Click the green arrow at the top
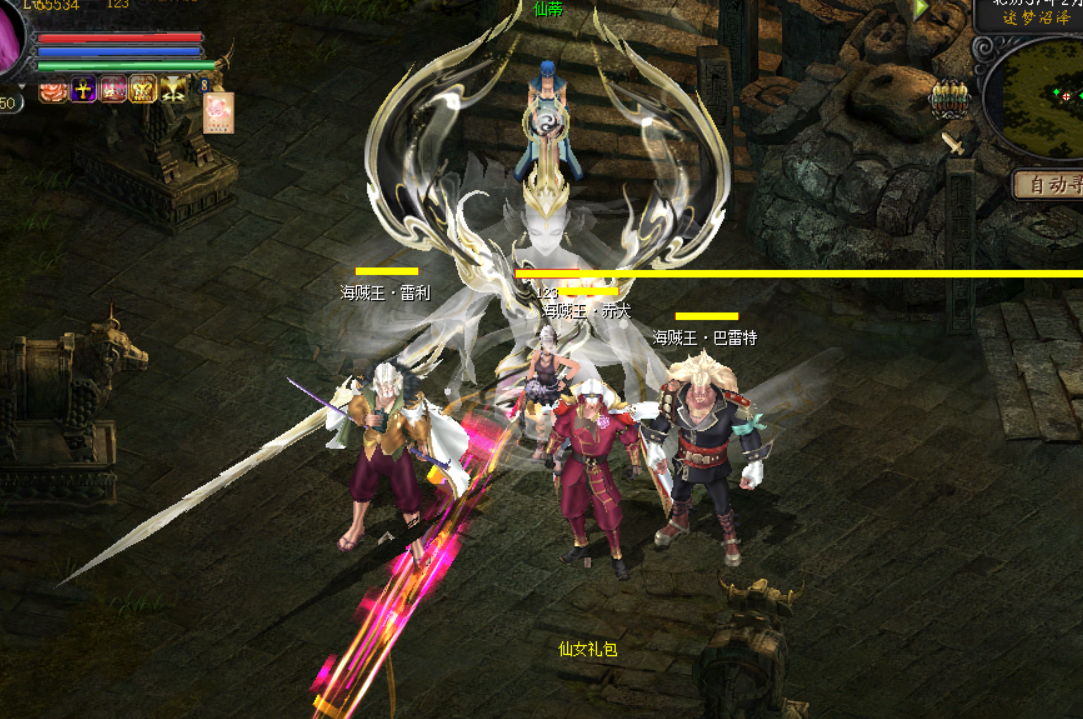 [921, 9]
